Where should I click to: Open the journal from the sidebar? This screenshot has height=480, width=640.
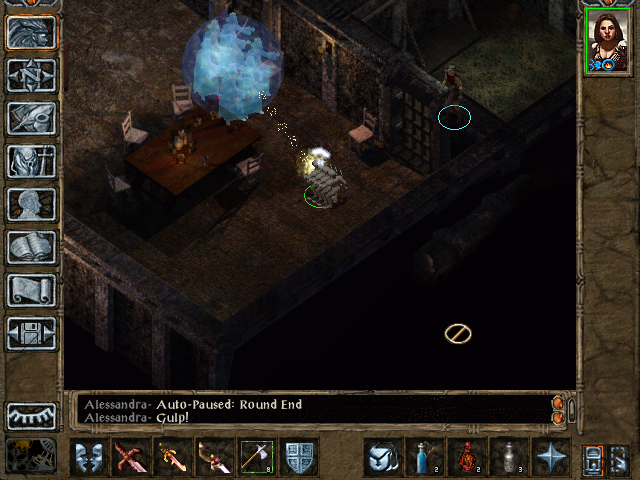[32, 118]
